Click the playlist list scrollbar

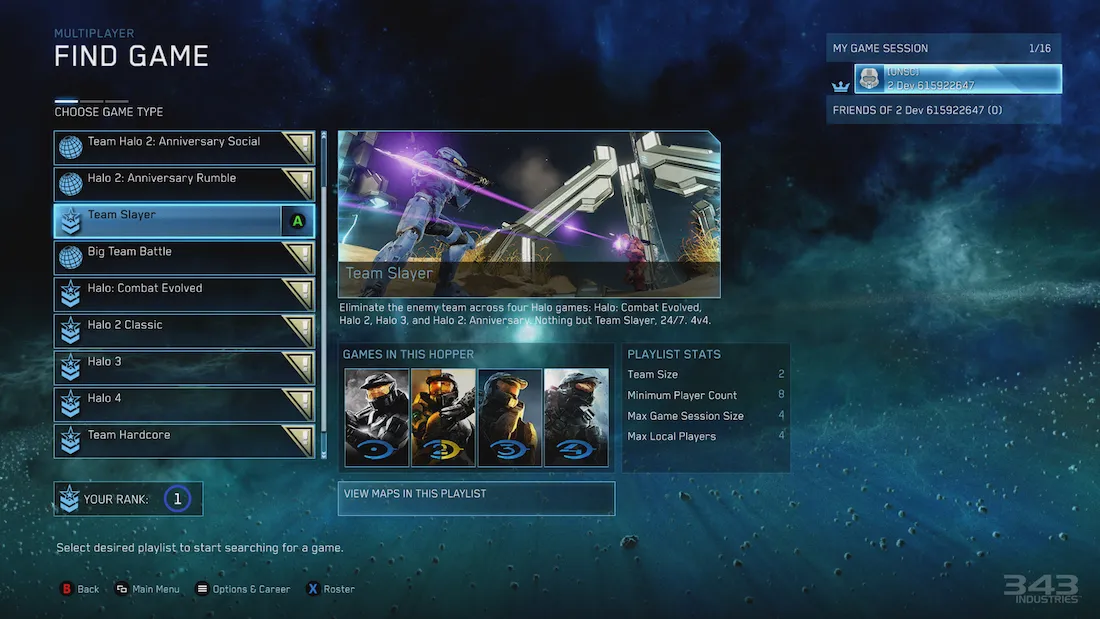[323, 295]
